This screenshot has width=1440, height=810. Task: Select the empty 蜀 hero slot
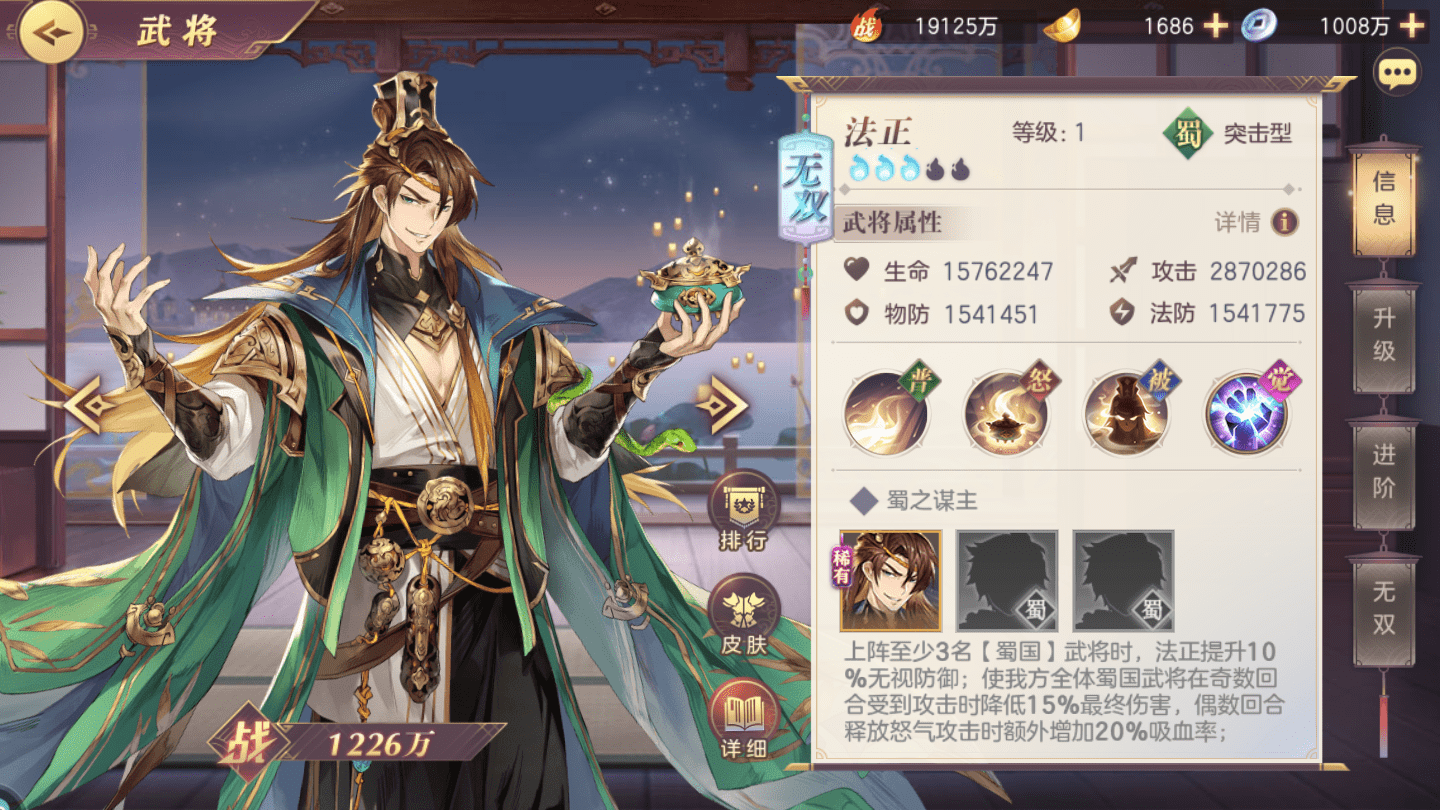tap(1006, 577)
